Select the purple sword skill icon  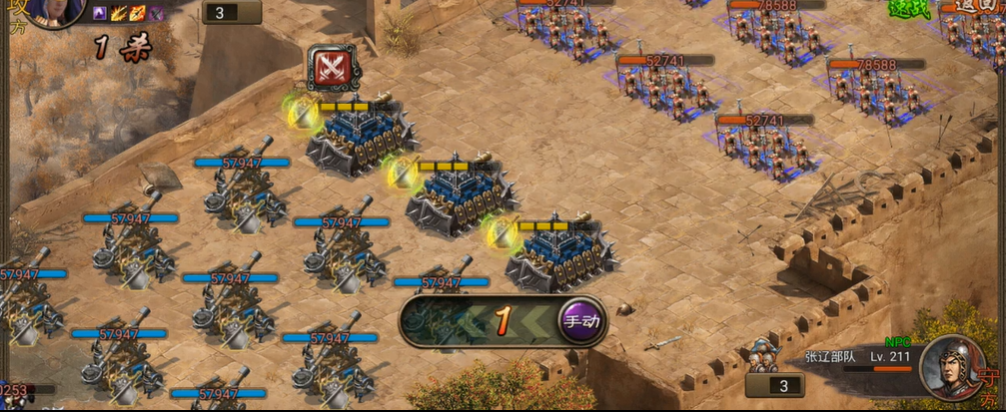pos(157,14)
